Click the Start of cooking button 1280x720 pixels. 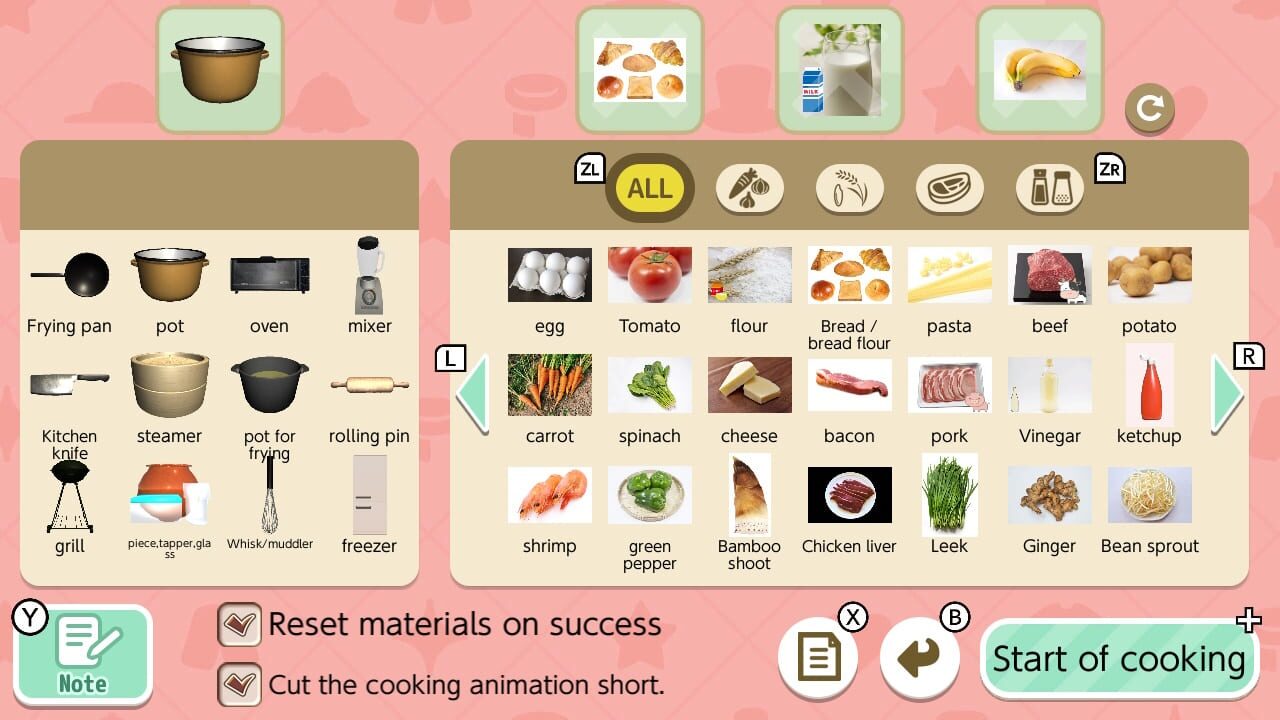tap(1118, 658)
